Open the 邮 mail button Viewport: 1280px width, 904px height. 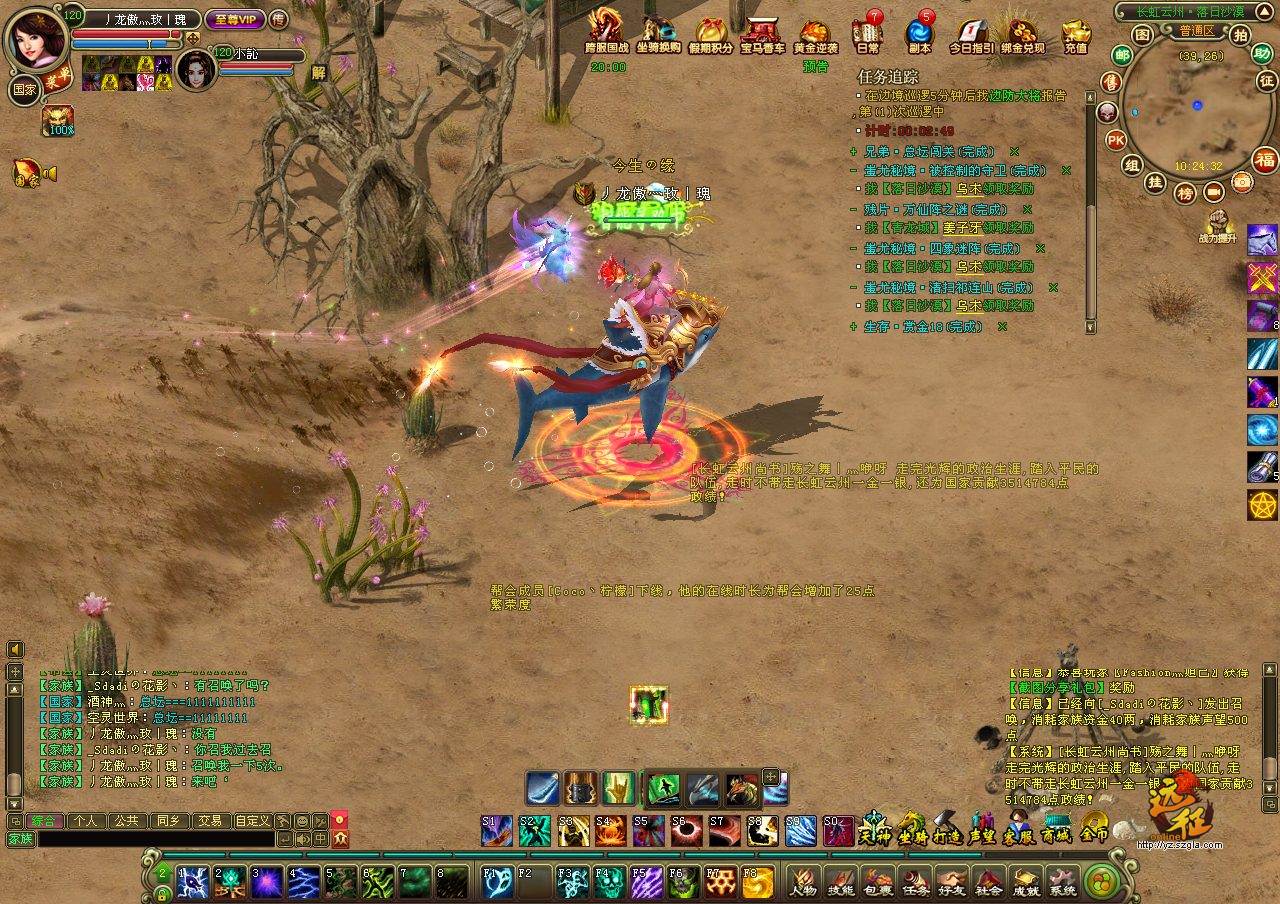(x=1122, y=55)
